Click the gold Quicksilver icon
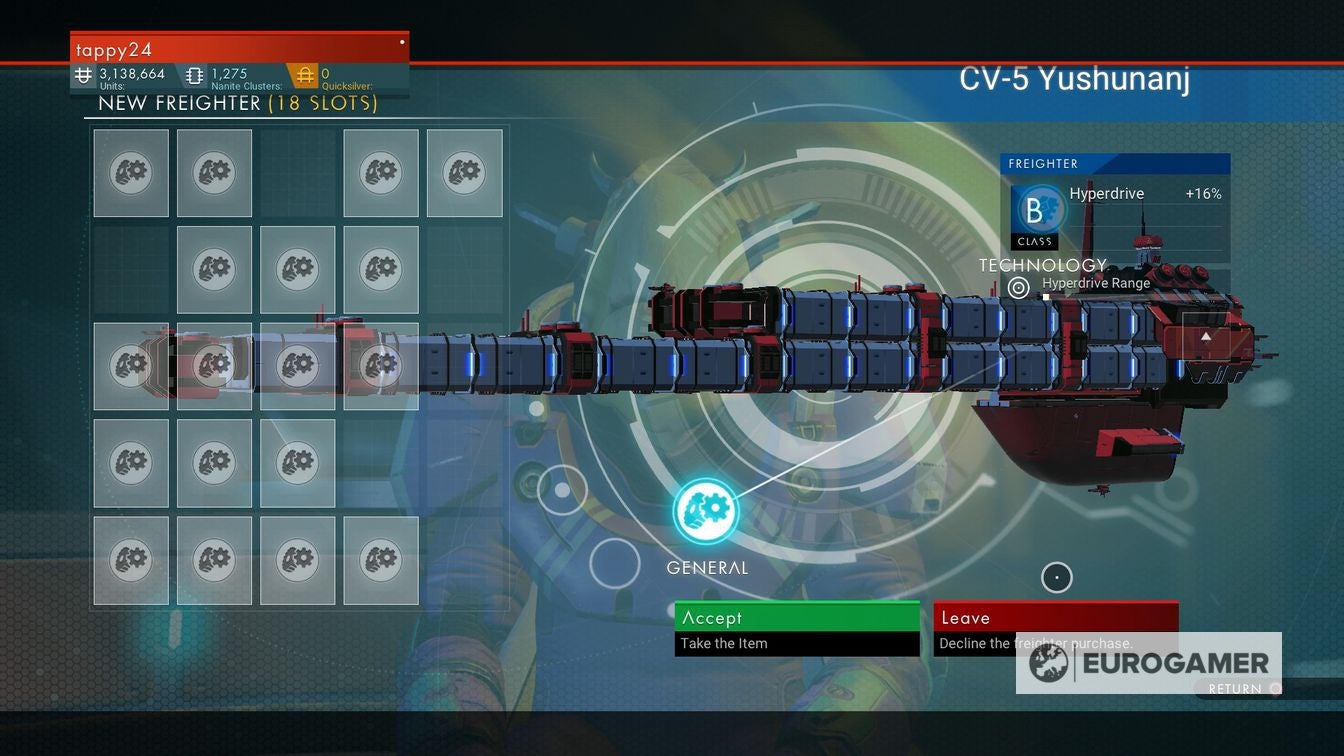This screenshot has width=1344, height=756. [305, 74]
